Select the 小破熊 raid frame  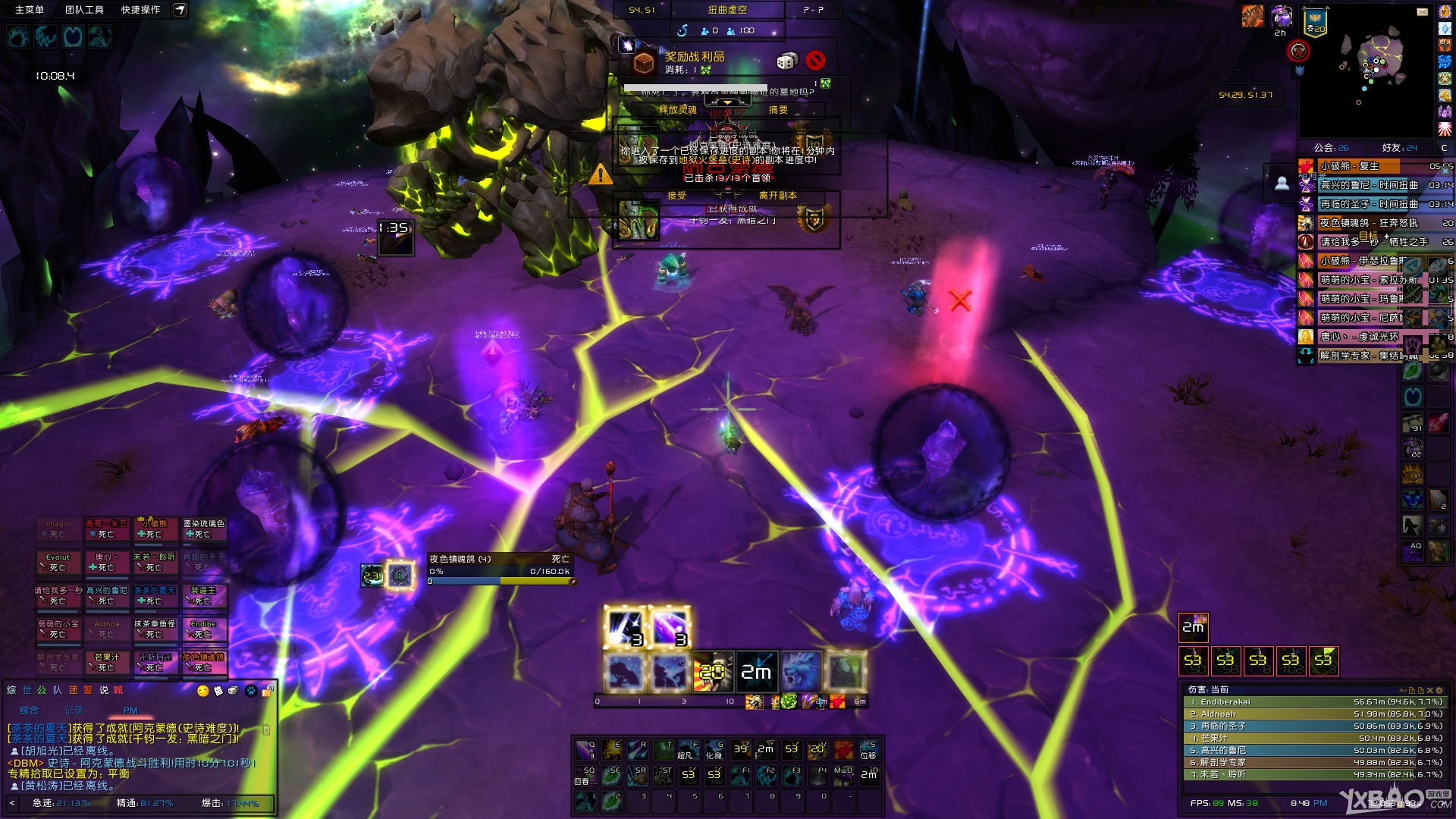point(155,529)
